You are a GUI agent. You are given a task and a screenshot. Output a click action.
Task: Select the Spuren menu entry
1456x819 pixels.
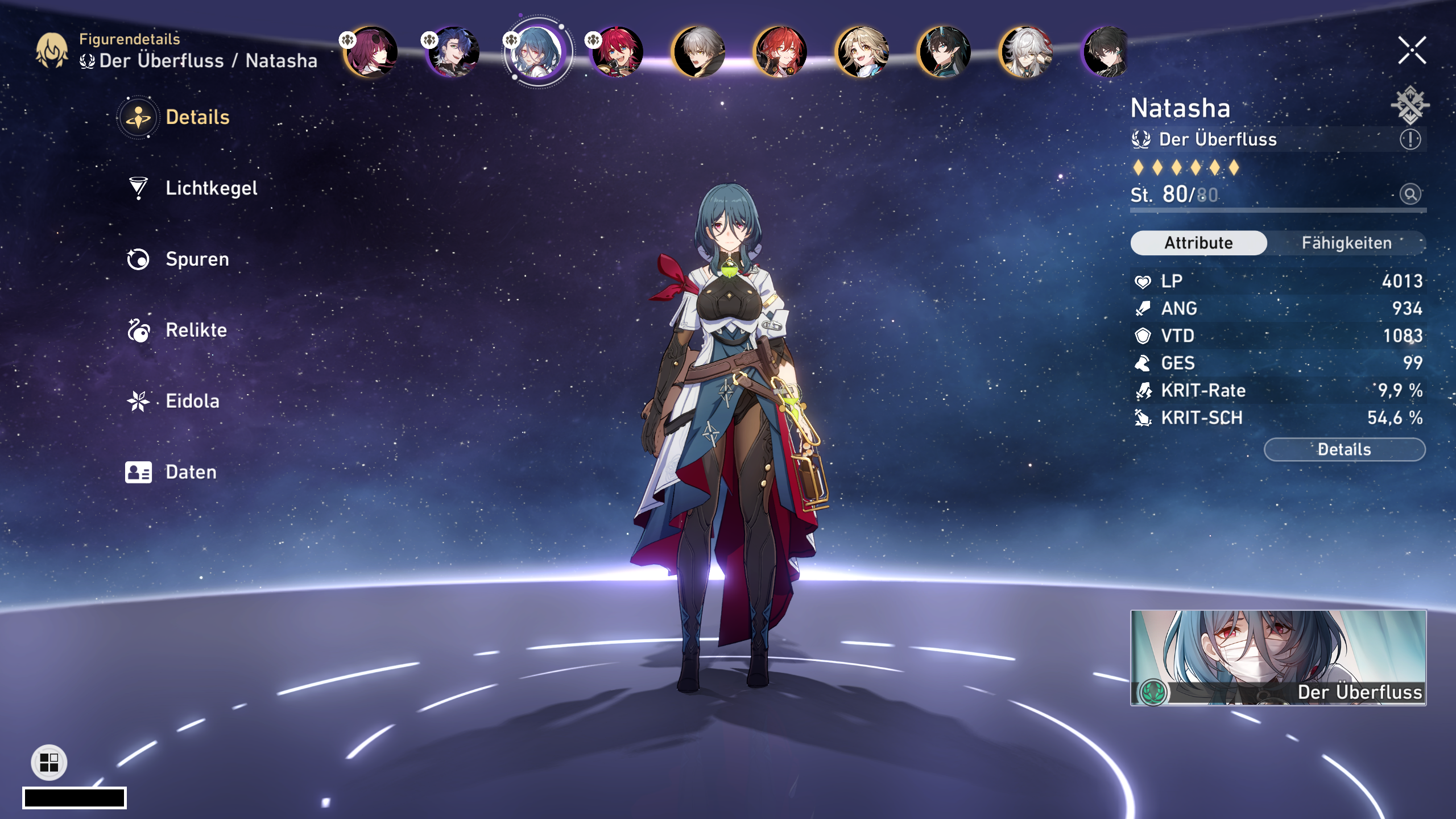coord(197,259)
